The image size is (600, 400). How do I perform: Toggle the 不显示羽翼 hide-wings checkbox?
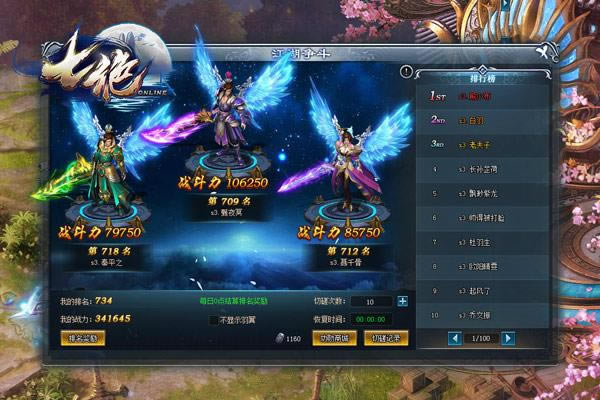point(214,320)
